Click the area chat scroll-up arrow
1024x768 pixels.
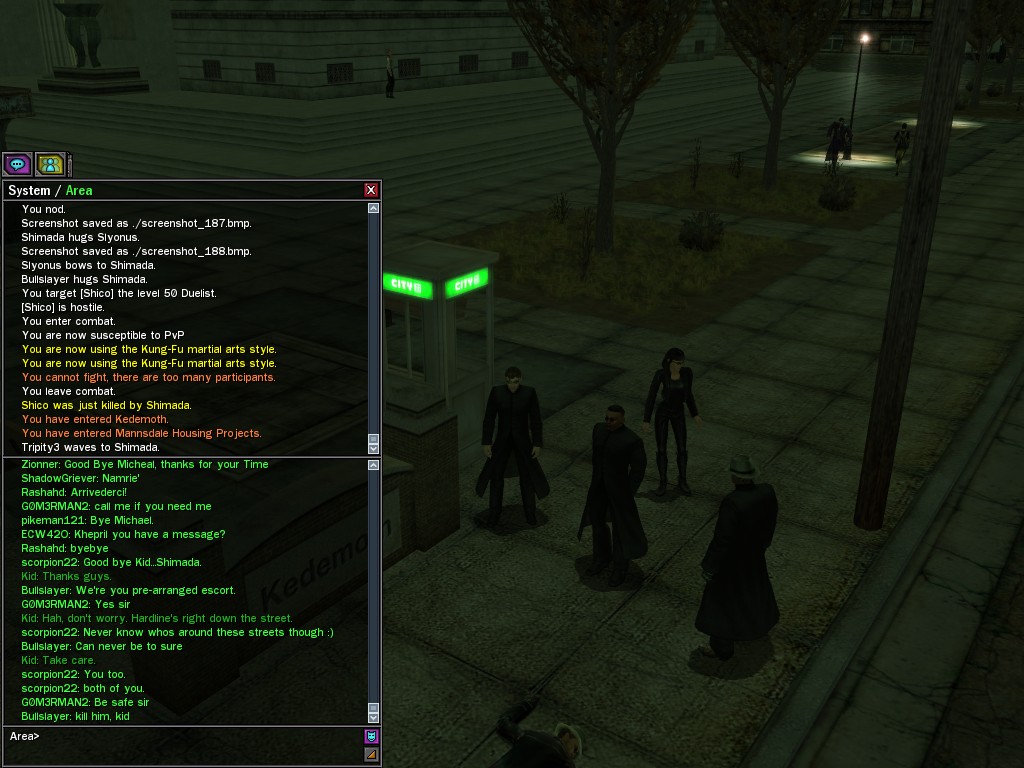click(x=374, y=465)
